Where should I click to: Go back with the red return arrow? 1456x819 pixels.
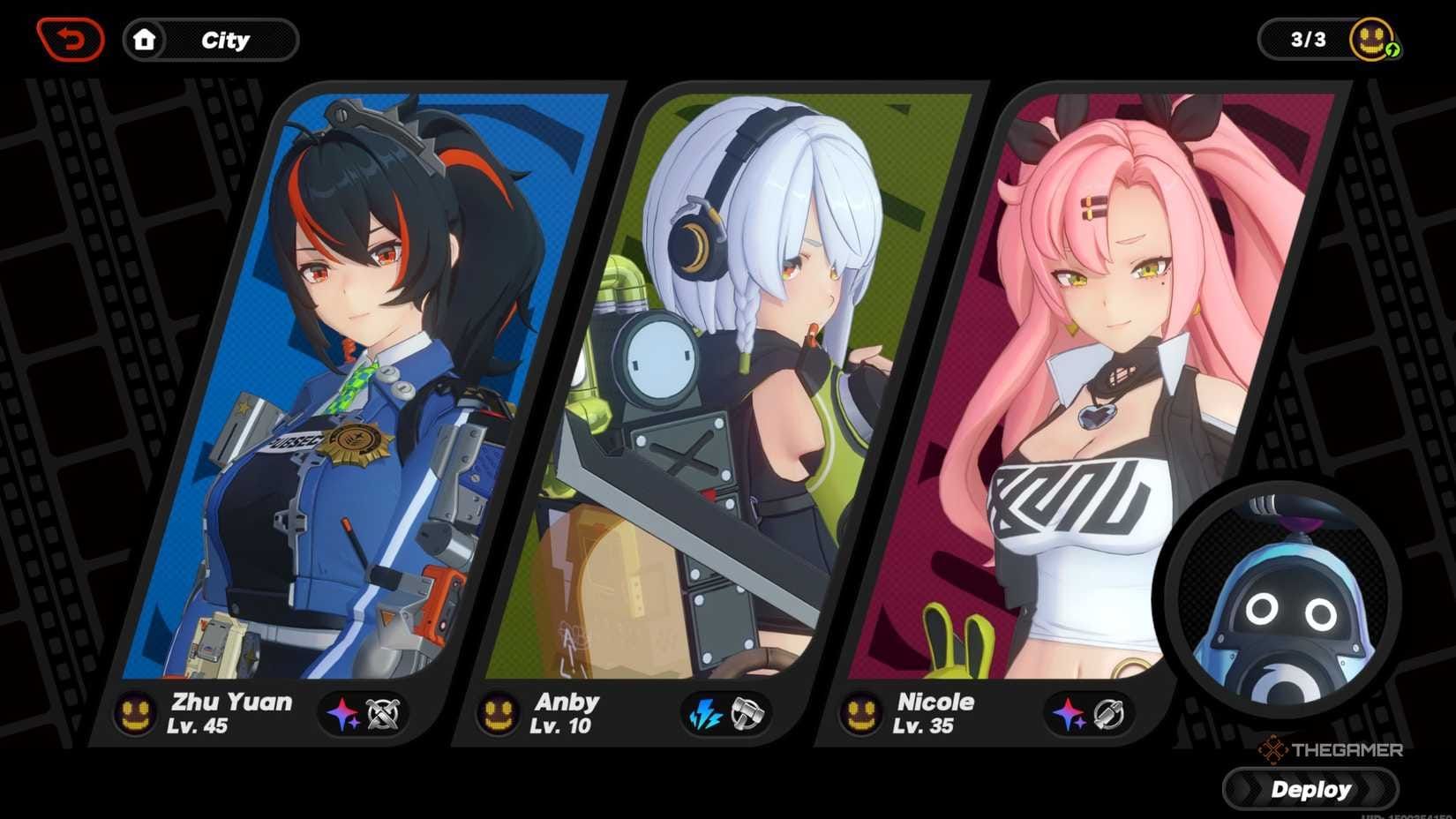71,38
